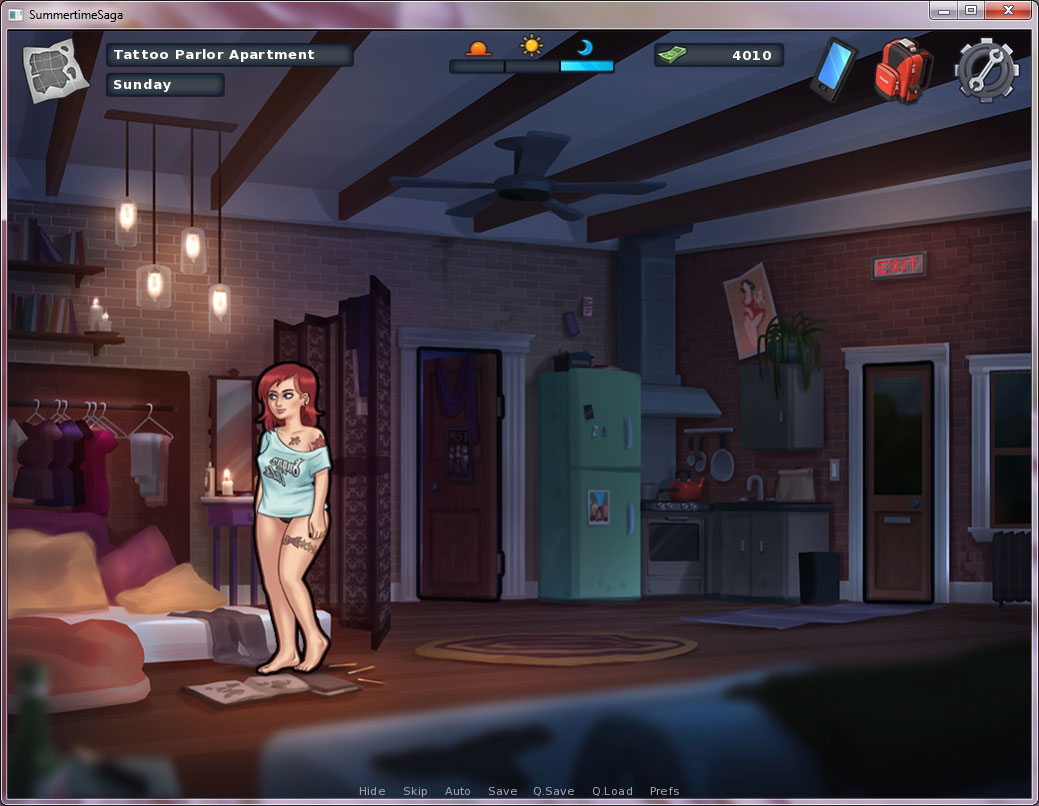Open the gear and wrench settings

point(986,70)
